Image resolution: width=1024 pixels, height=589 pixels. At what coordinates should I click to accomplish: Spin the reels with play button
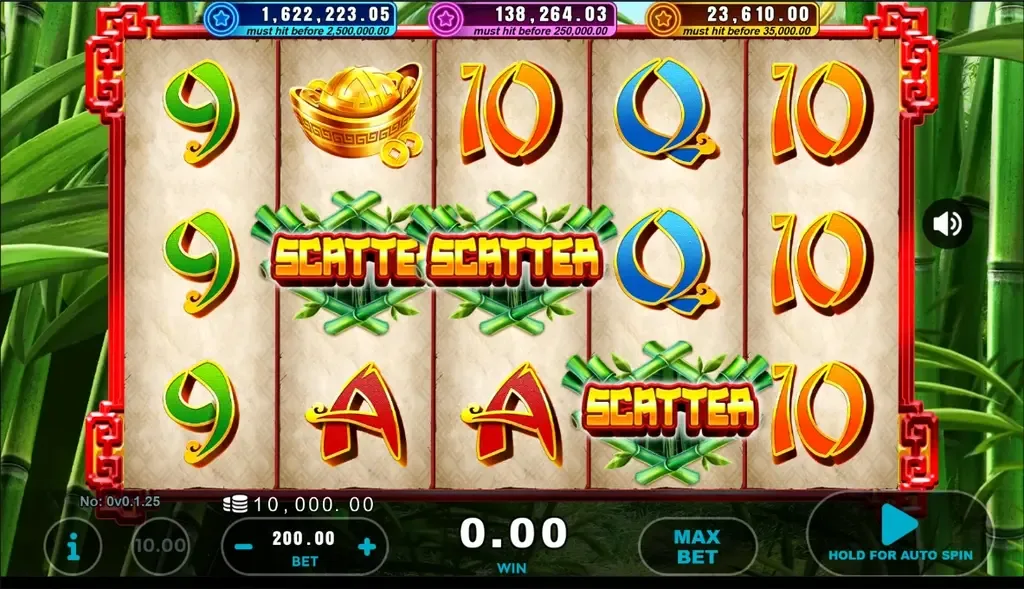coord(899,525)
